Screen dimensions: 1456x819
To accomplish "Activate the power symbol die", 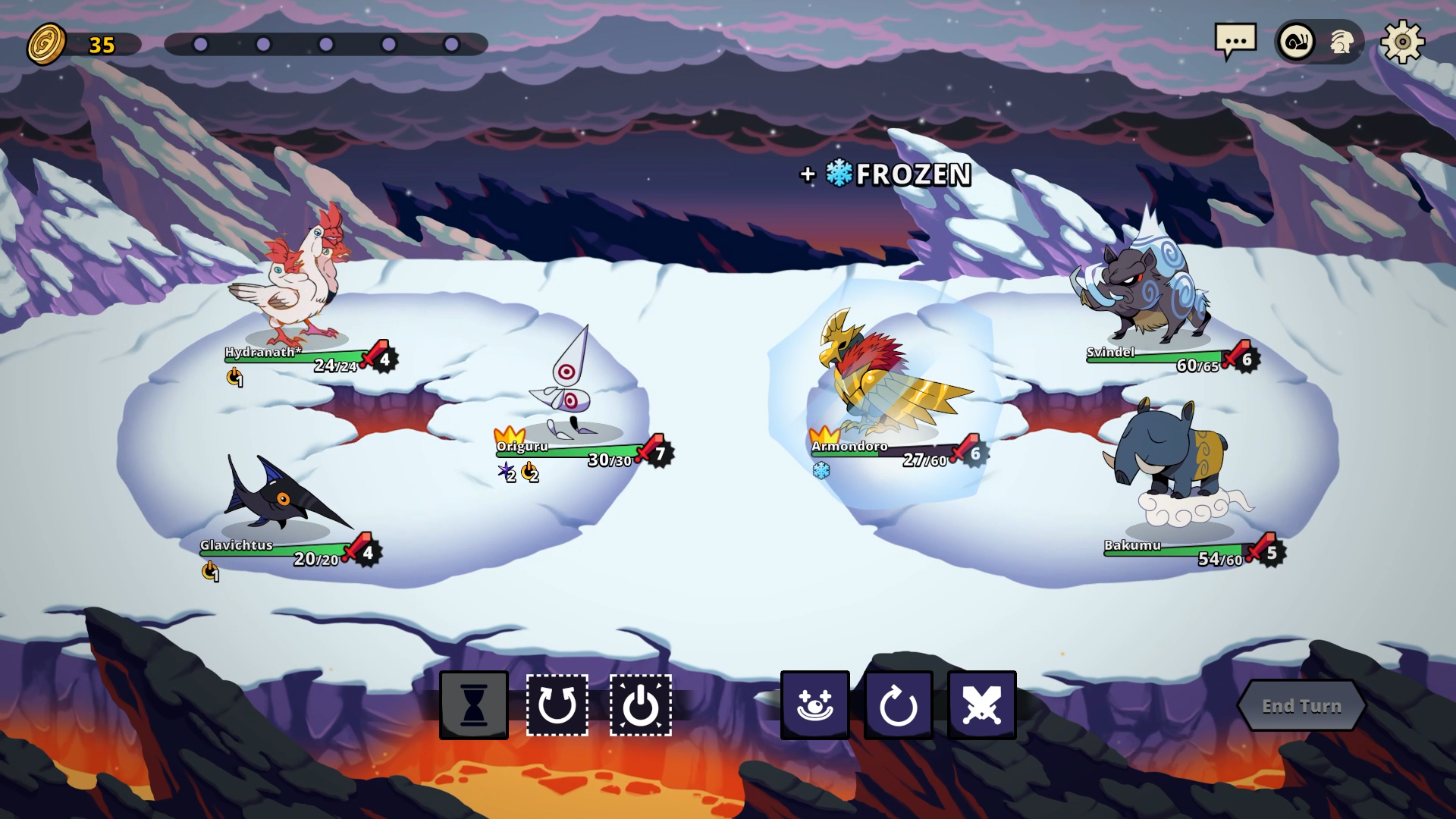I will coord(641,705).
